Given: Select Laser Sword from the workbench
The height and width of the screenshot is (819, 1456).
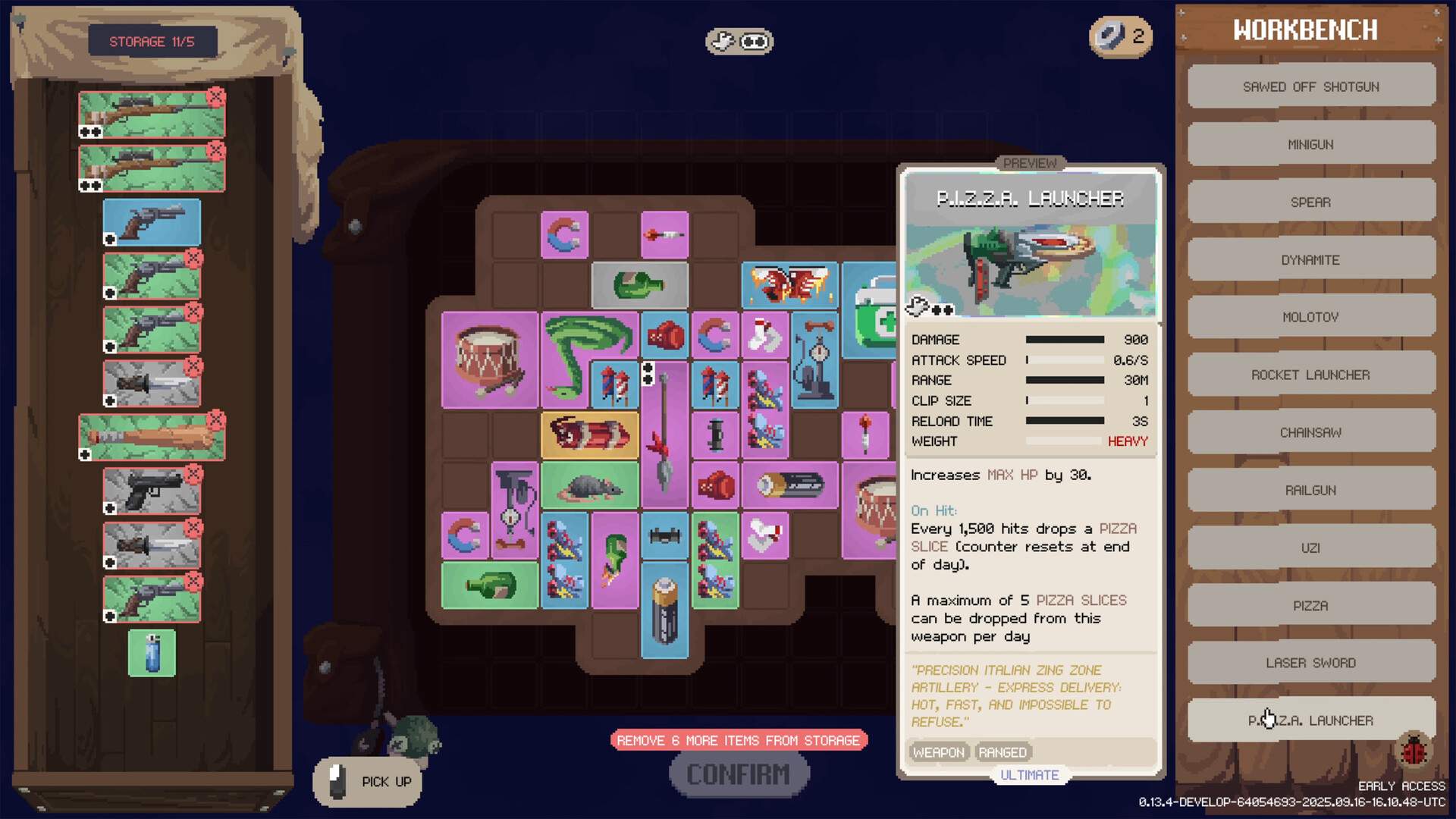Looking at the screenshot, I should click(x=1310, y=663).
